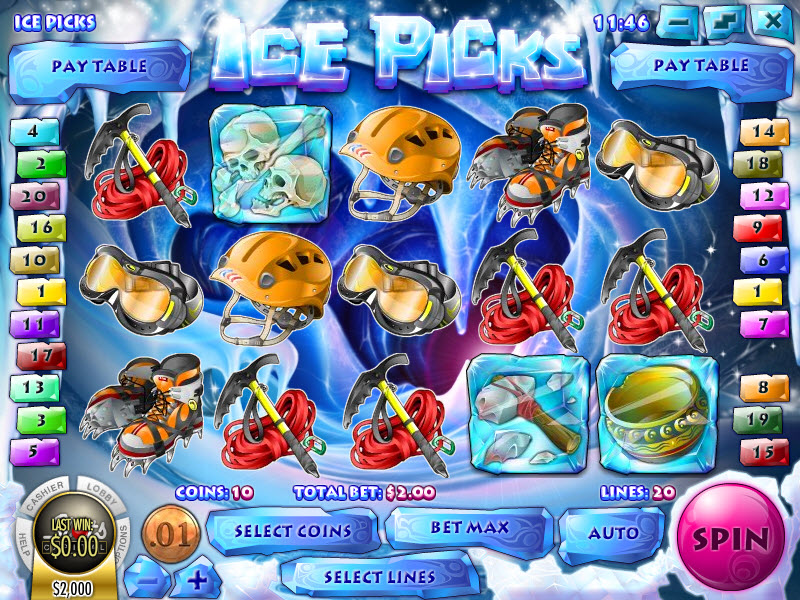Screen dimensions: 800x600
Task: Click the Bet Max button
Action: click(470, 527)
